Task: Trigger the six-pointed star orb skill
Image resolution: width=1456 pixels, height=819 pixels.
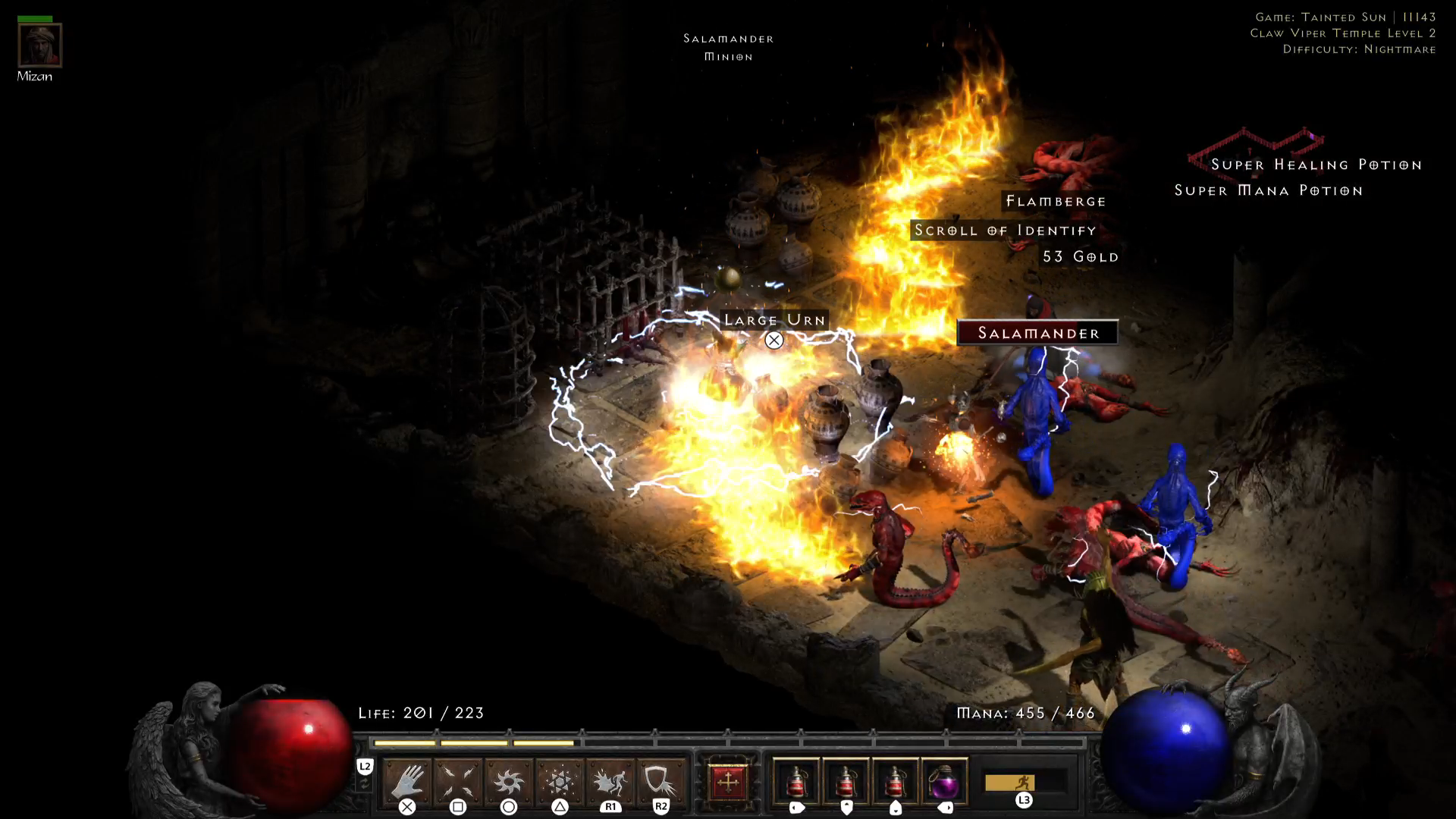Action: (560, 781)
